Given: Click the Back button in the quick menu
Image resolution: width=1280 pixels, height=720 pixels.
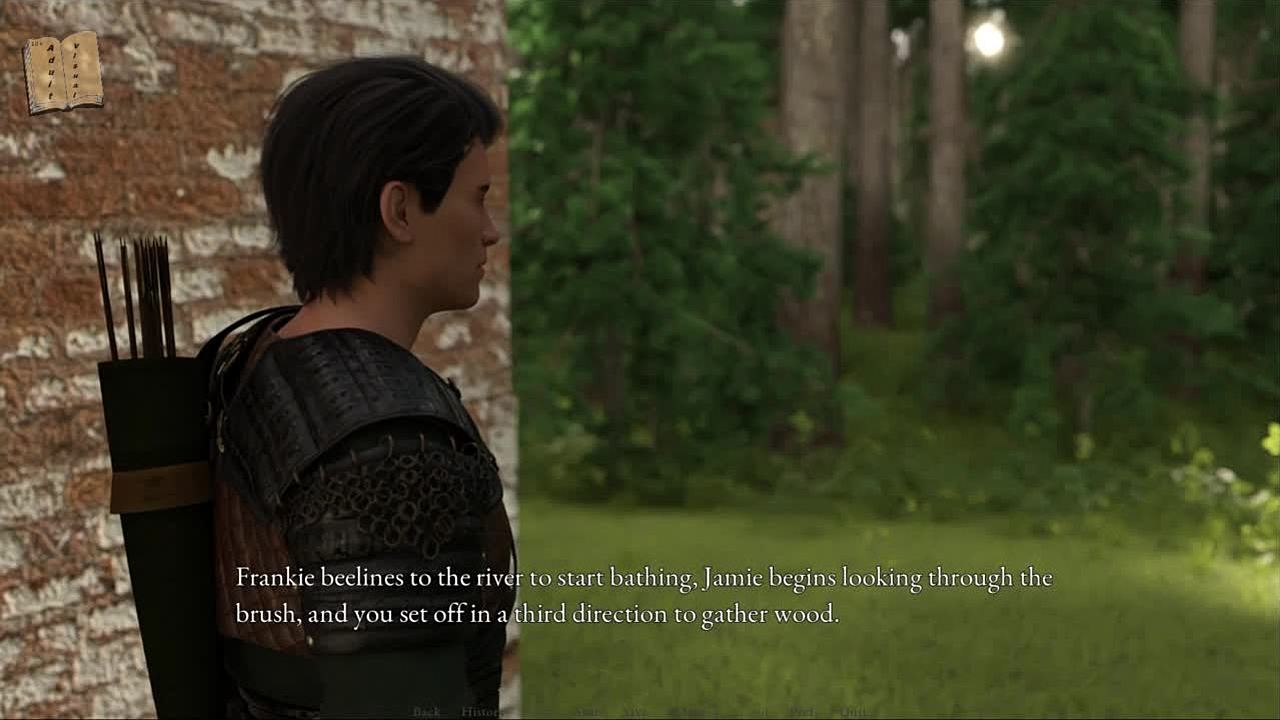Looking at the screenshot, I should pos(426,712).
